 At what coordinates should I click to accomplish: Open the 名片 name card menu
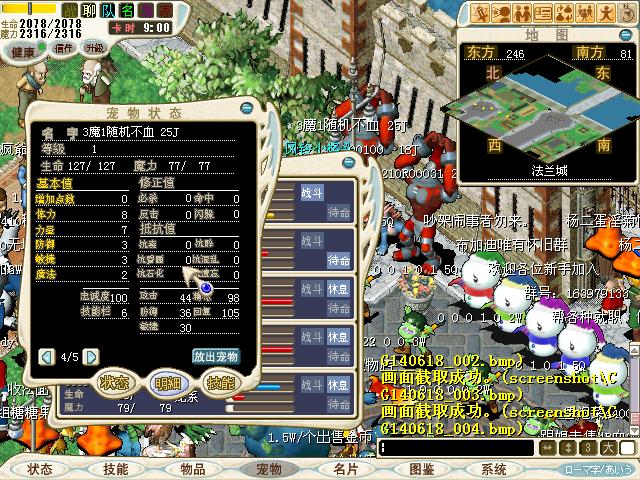pos(346,469)
